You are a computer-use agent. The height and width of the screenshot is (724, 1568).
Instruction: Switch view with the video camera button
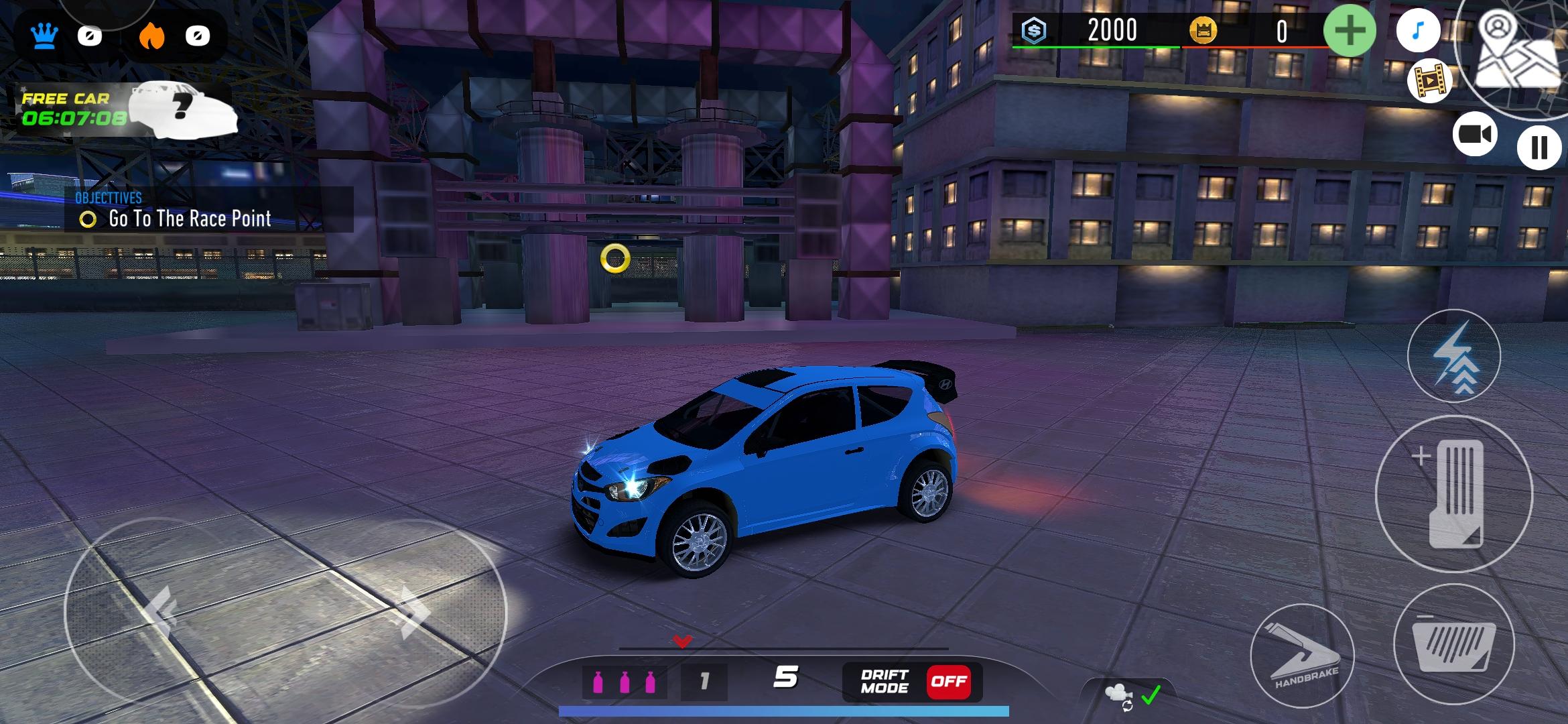click(1474, 135)
